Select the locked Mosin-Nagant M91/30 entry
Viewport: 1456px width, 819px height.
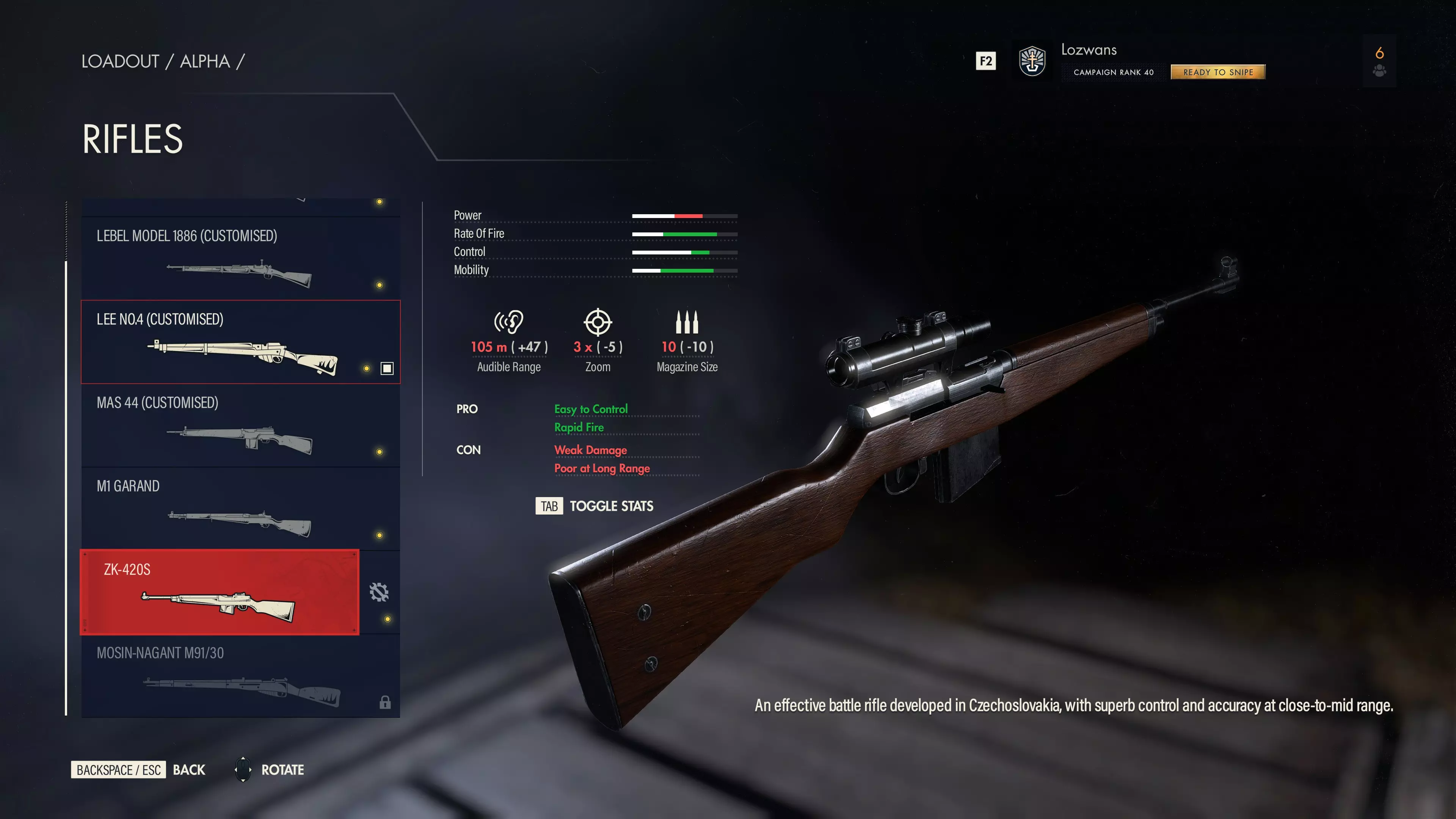pyautogui.click(x=240, y=675)
